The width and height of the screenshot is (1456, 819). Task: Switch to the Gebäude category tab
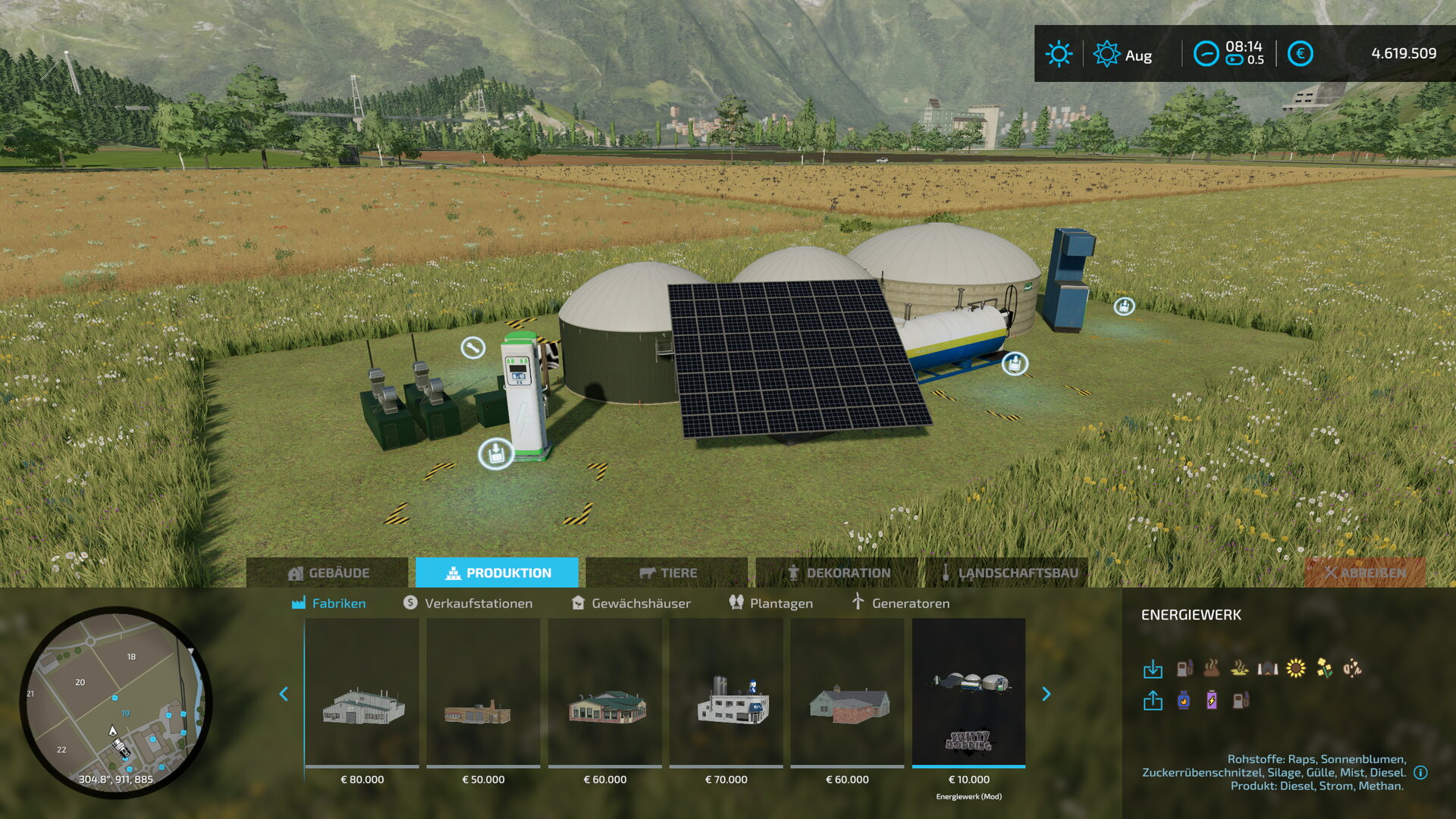(328, 573)
